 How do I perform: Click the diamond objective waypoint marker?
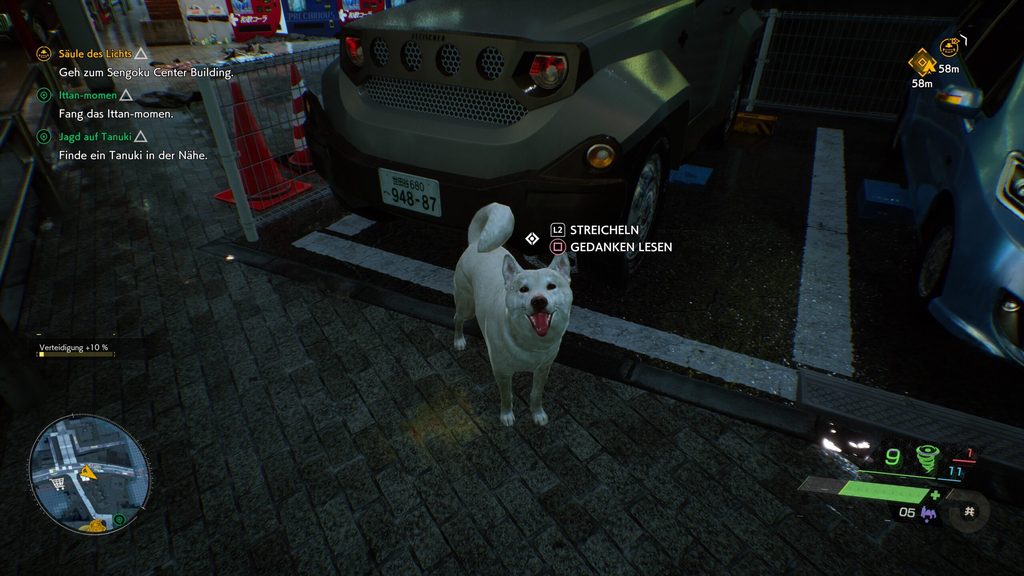[921, 63]
